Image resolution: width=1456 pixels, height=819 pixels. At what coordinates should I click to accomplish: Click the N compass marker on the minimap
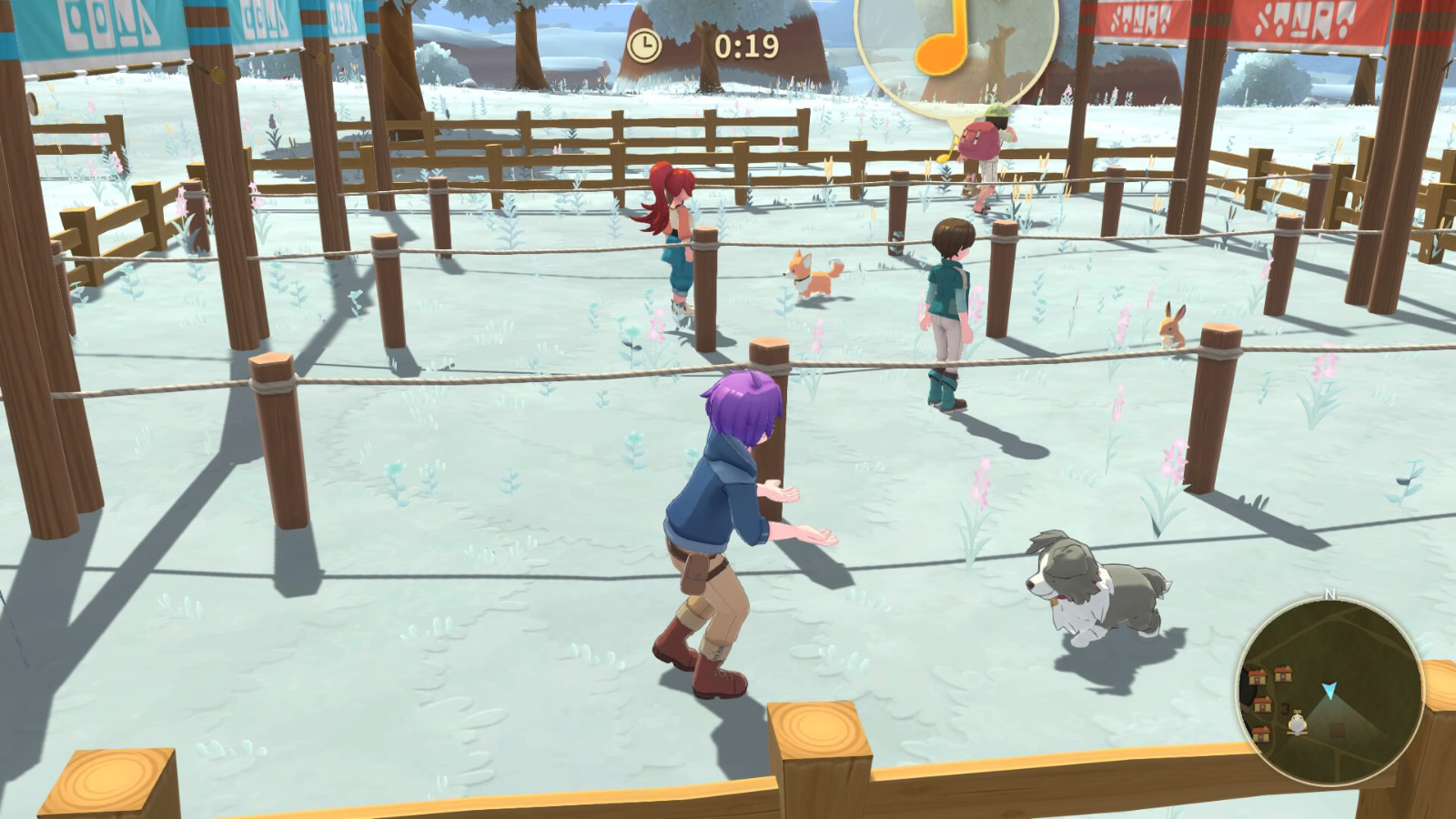[1330, 594]
